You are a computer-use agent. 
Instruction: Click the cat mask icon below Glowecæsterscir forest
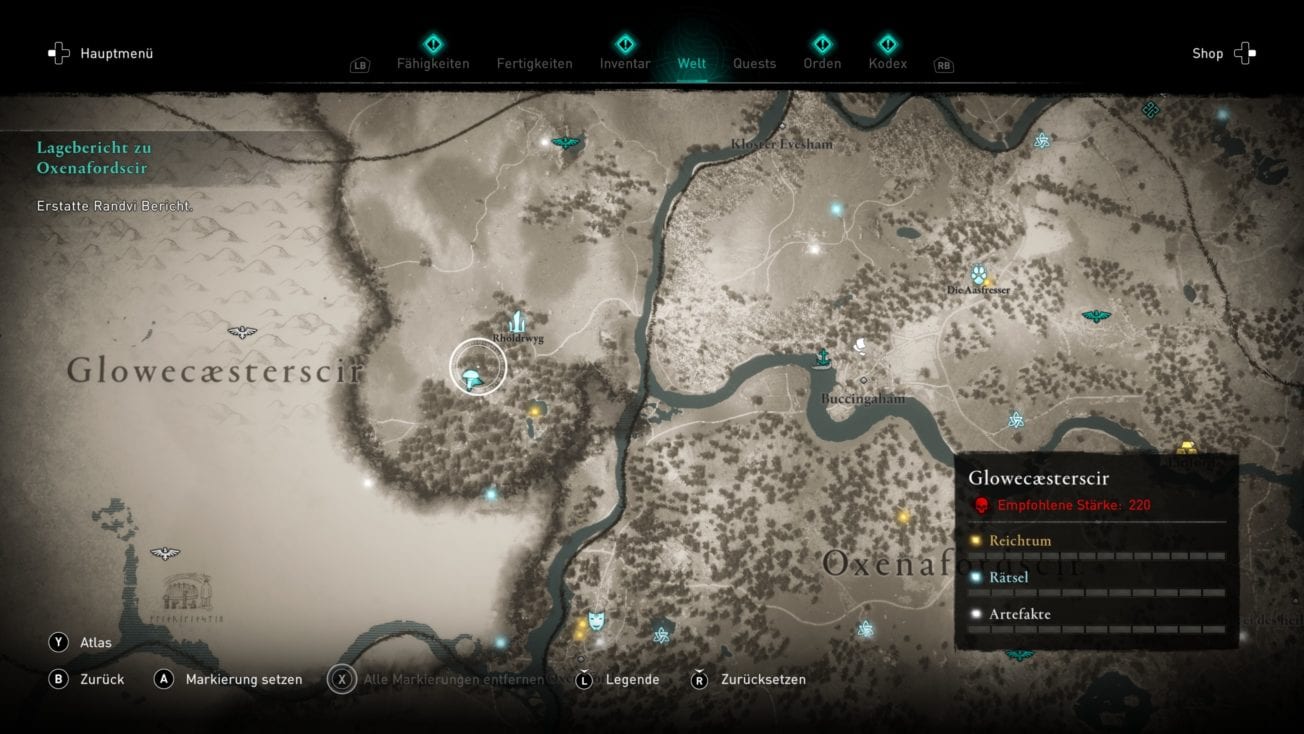tap(594, 621)
